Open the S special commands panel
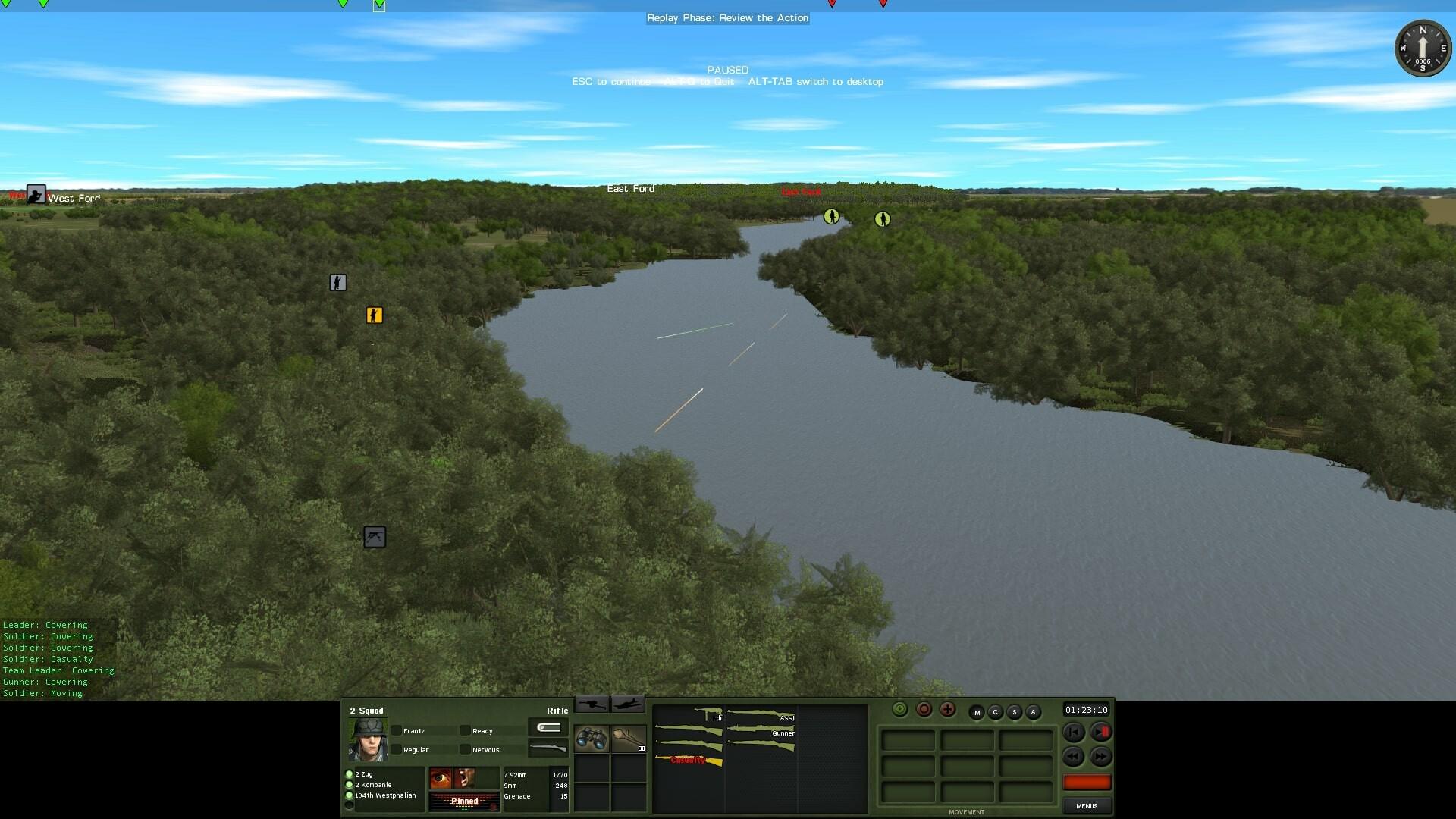 pos(1014,712)
